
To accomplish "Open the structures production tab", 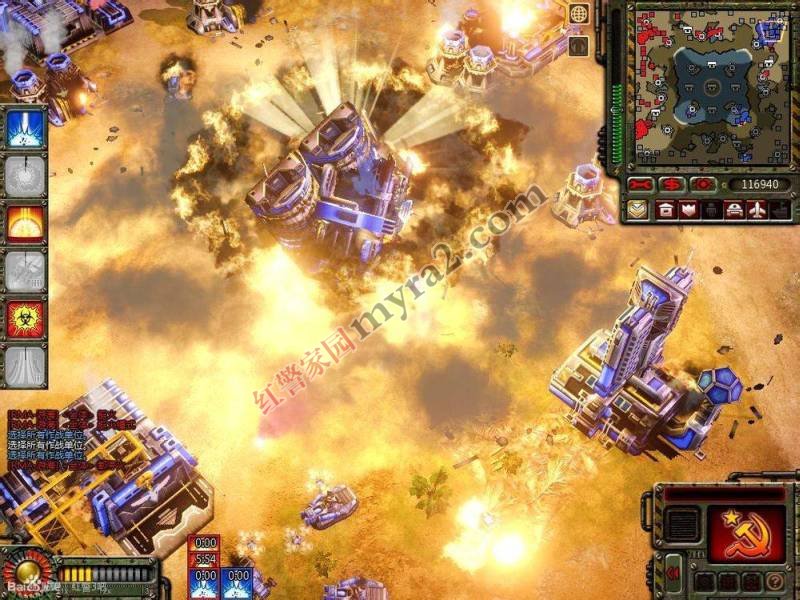I will coord(665,210).
